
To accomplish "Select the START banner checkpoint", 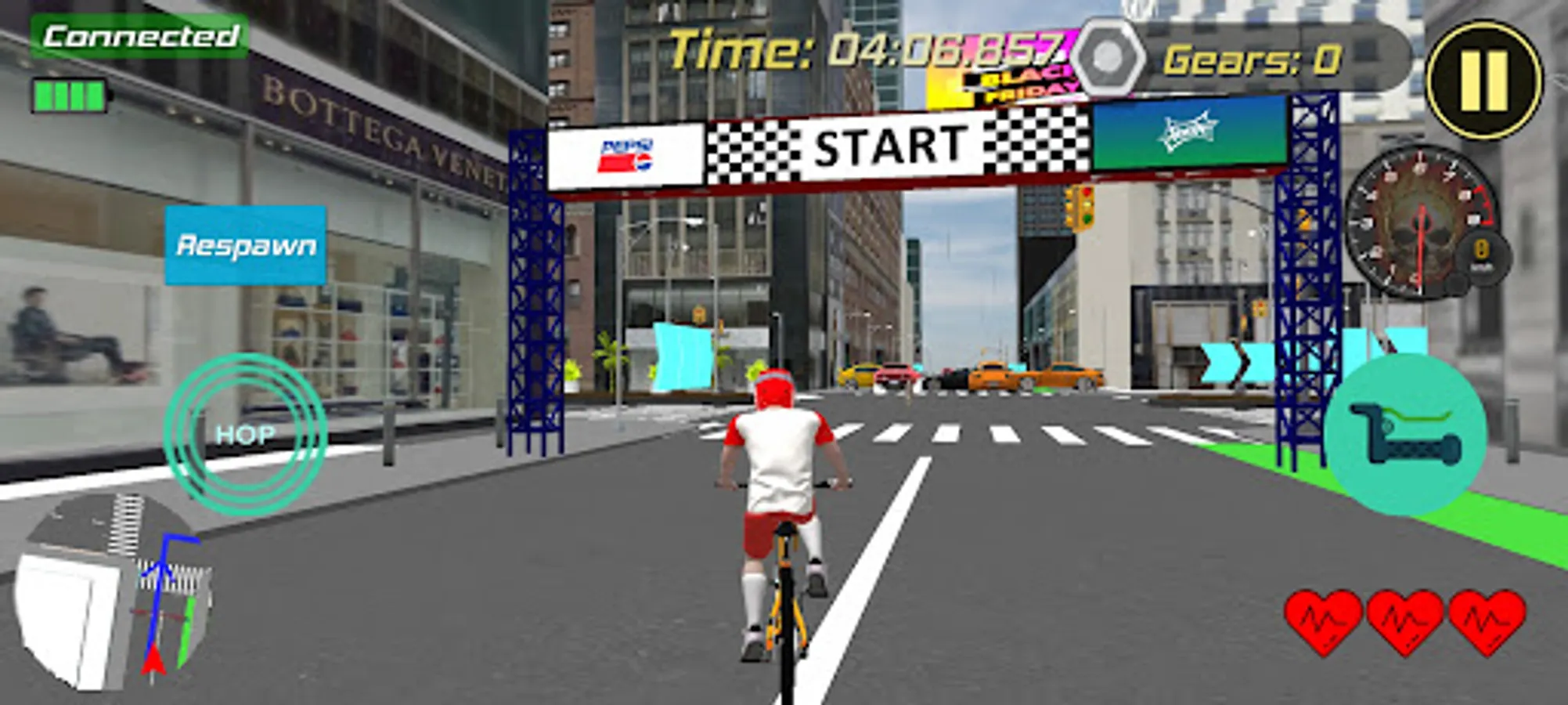I will click(889, 145).
